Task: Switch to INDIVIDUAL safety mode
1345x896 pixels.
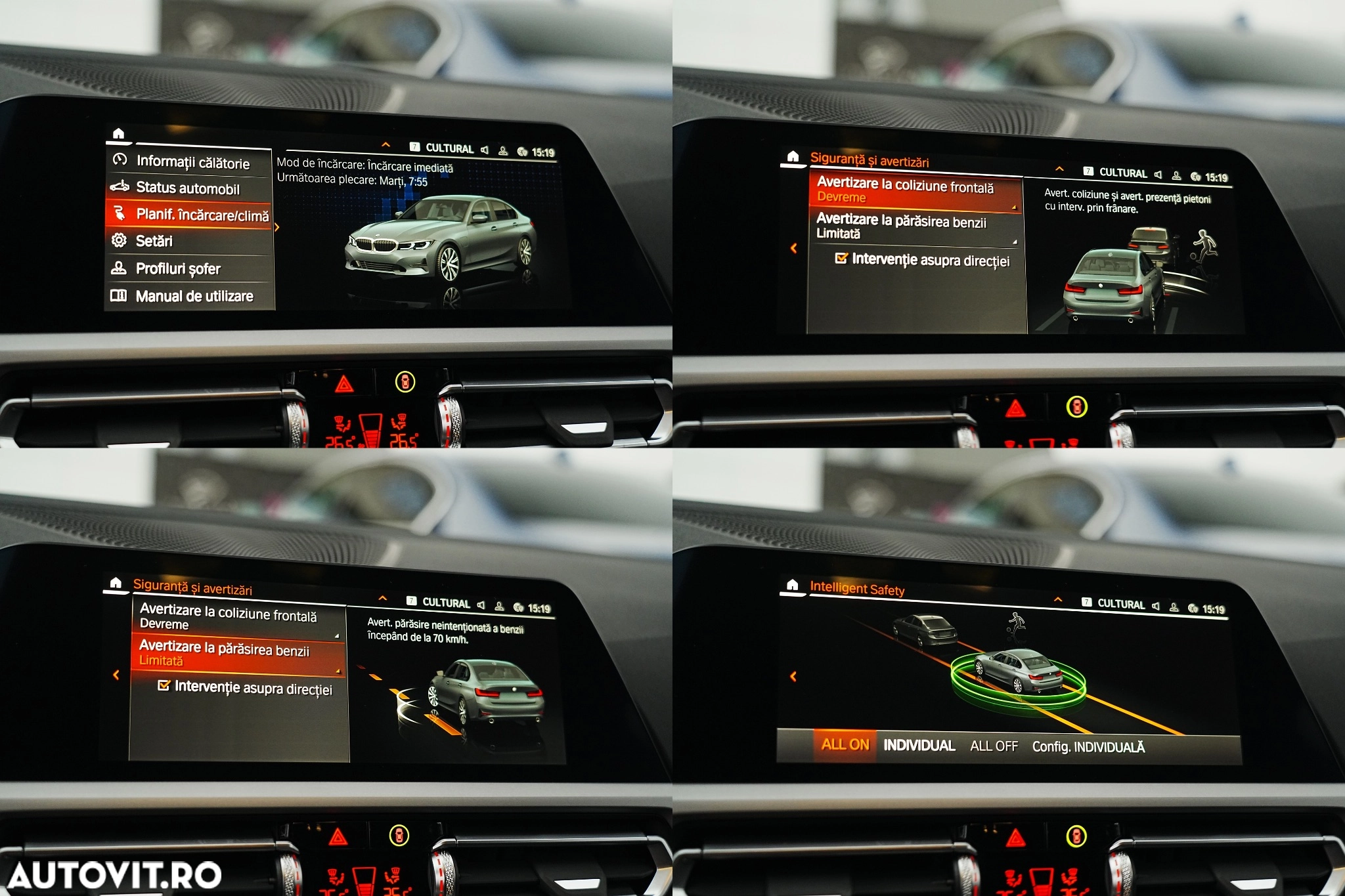Action: pyautogui.click(x=919, y=746)
